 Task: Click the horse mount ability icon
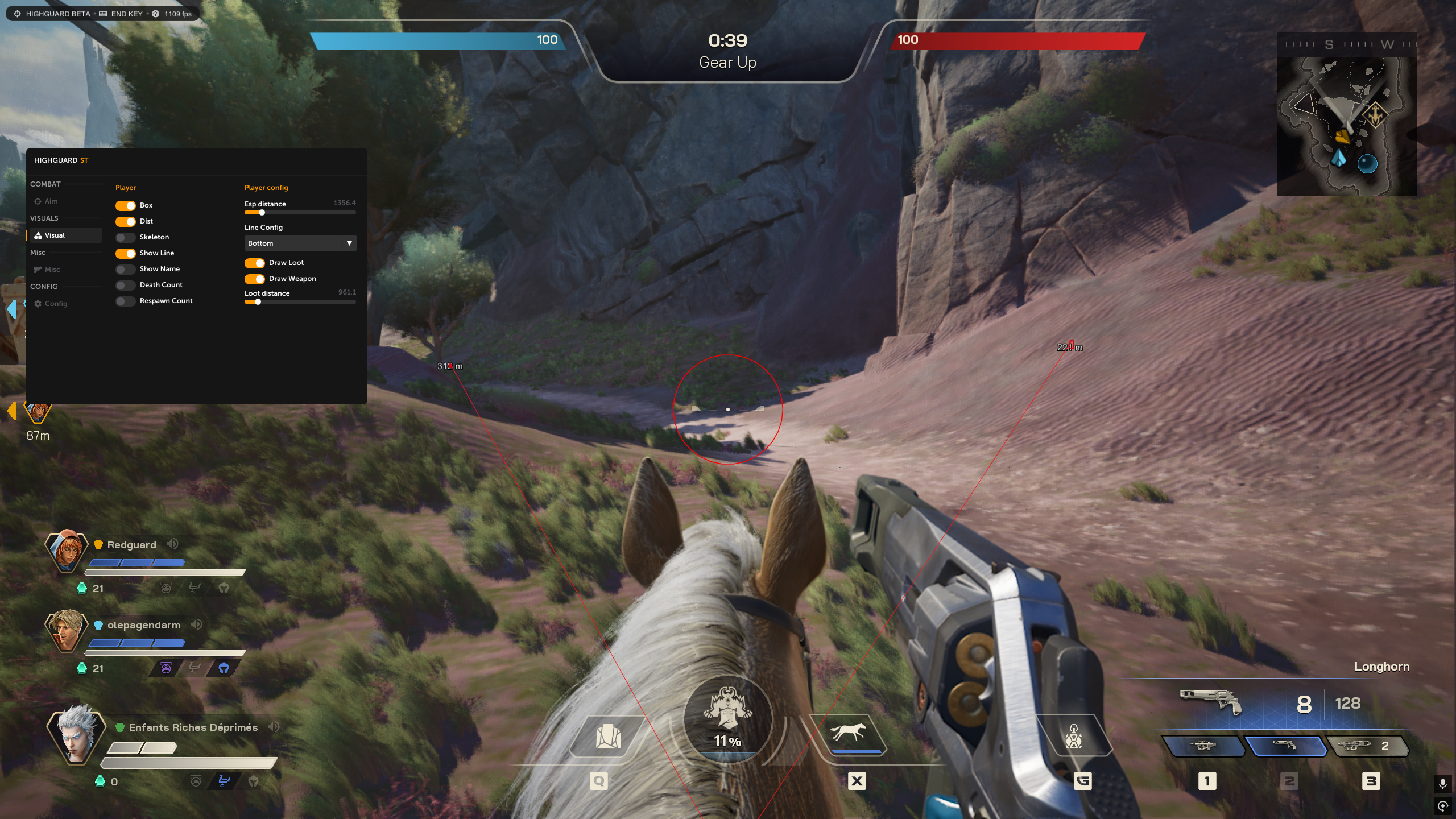click(x=849, y=734)
